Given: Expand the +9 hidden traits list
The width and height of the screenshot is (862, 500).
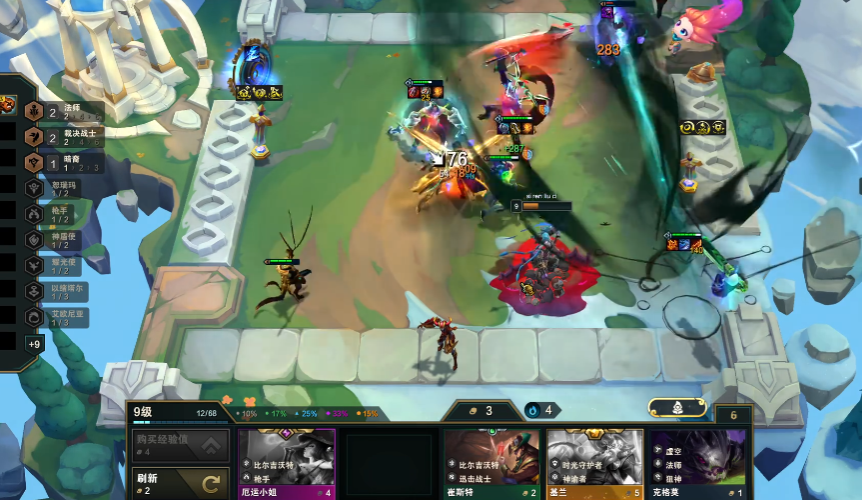Looking at the screenshot, I should (34, 344).
